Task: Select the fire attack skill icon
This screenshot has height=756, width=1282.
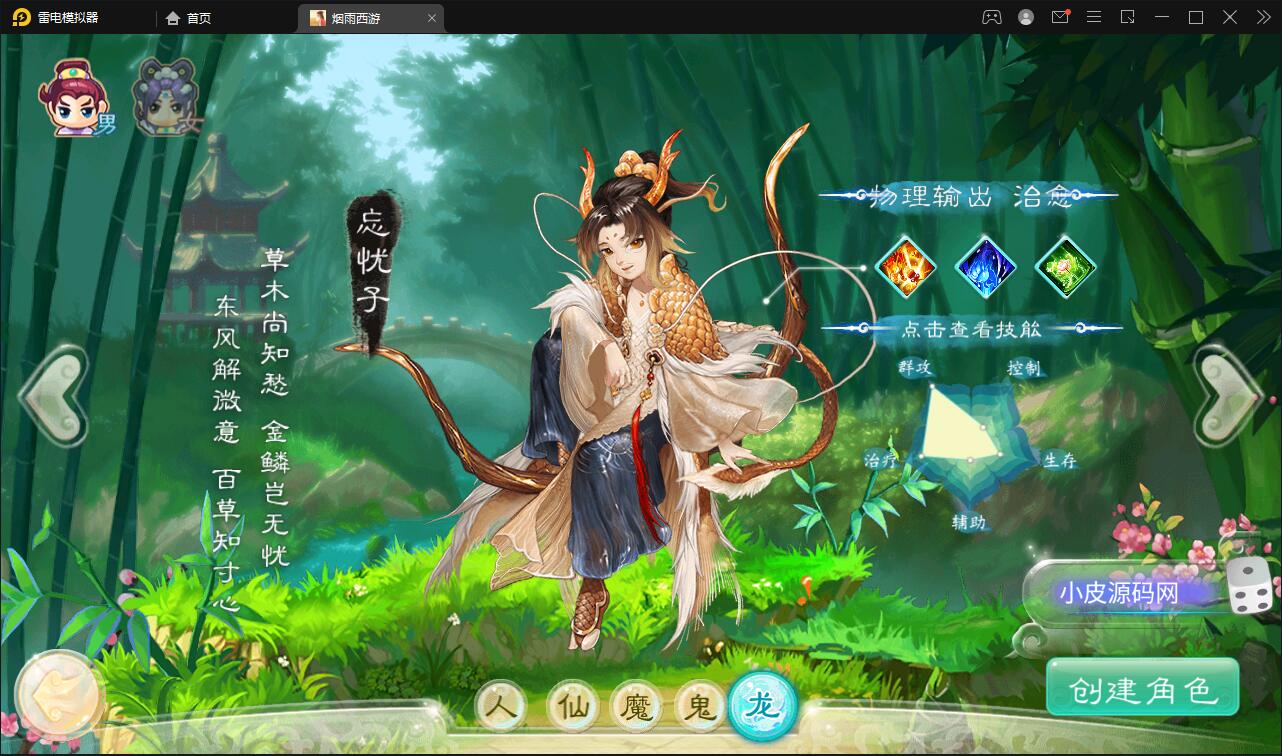Action: coord(907,267)
